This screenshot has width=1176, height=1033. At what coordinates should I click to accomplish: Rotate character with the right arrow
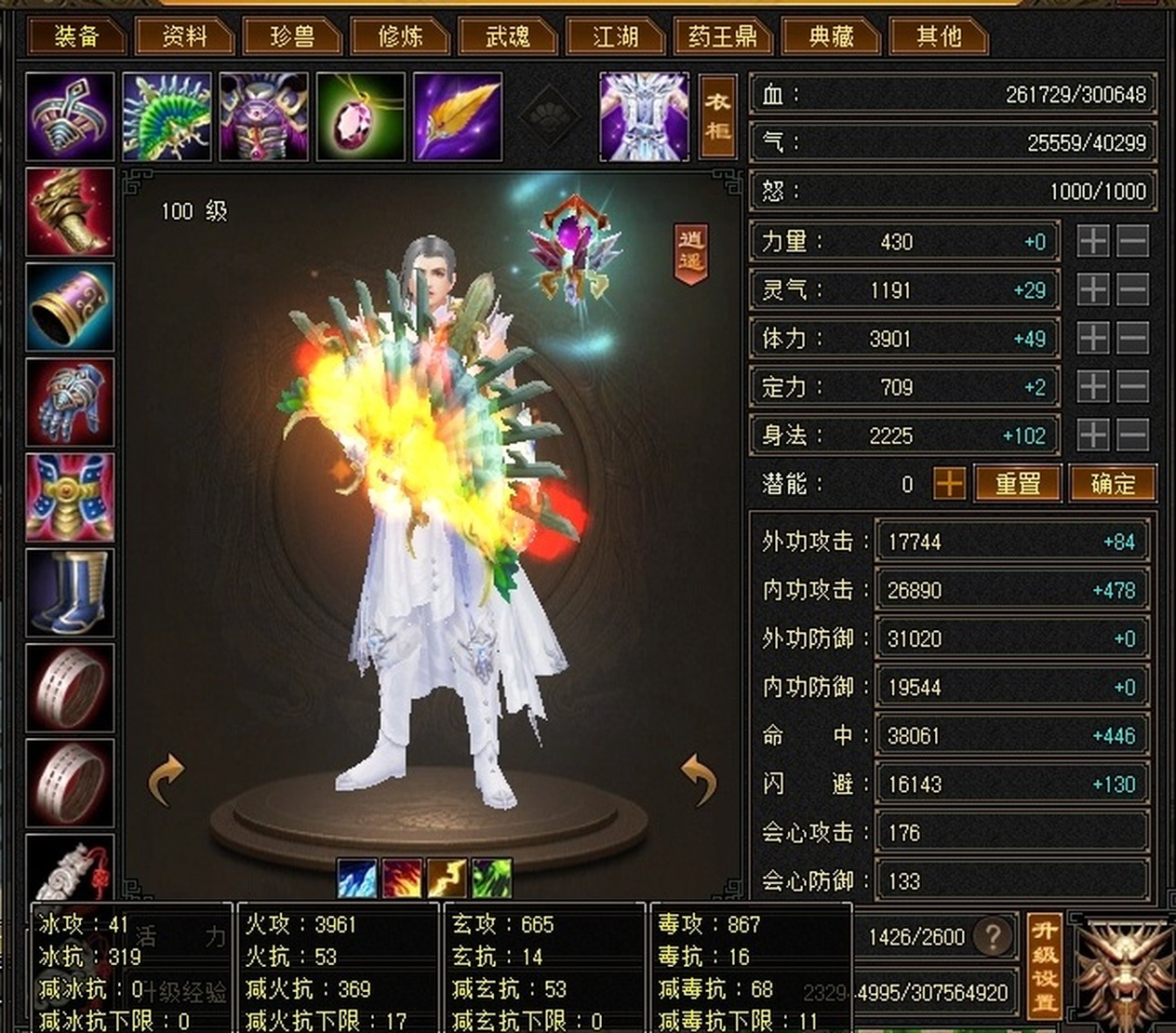(x=698, y=780)
